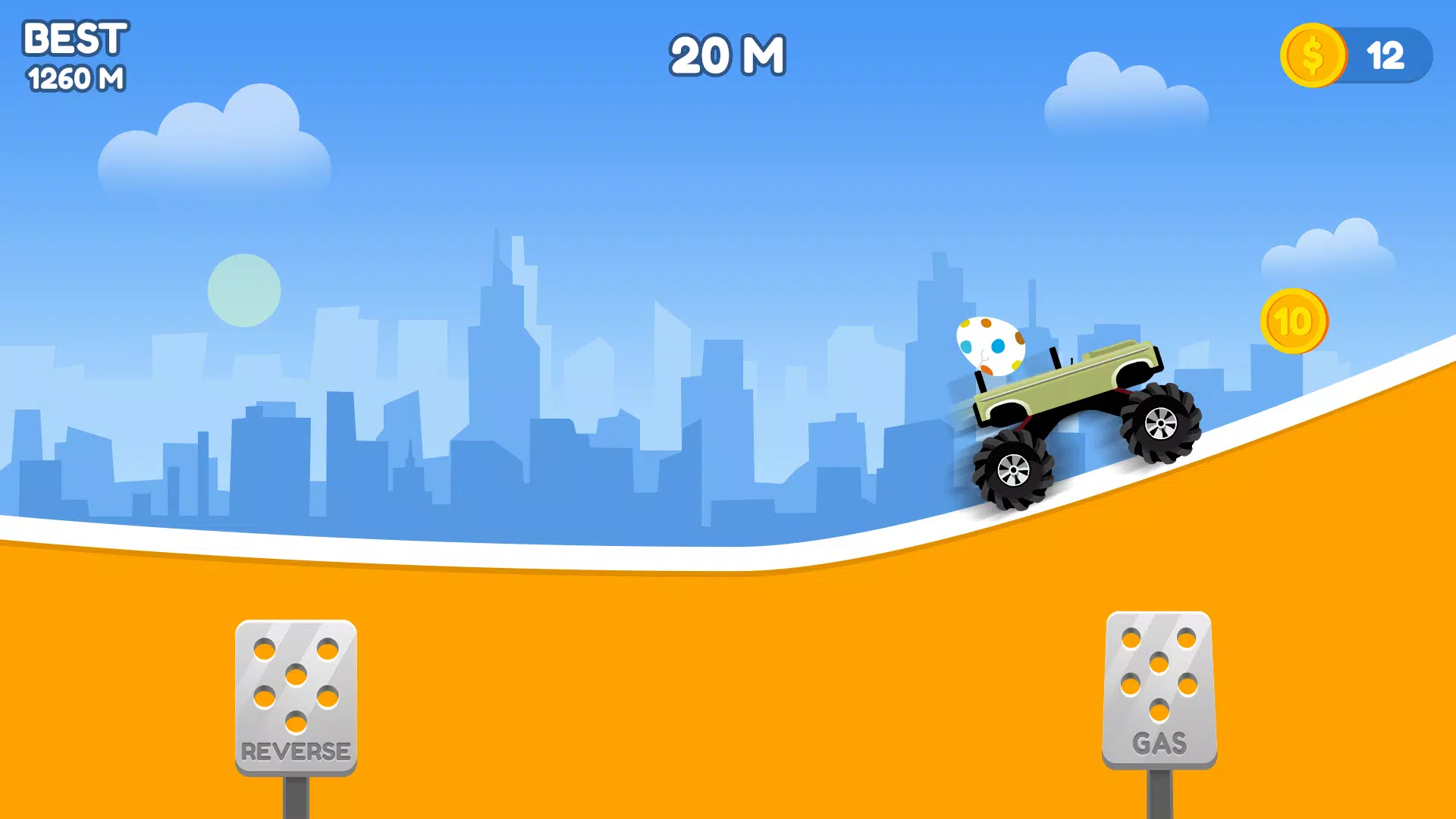Collect the floating 10-value coin
The image size is (1456, 819).
coord(1295,322)
